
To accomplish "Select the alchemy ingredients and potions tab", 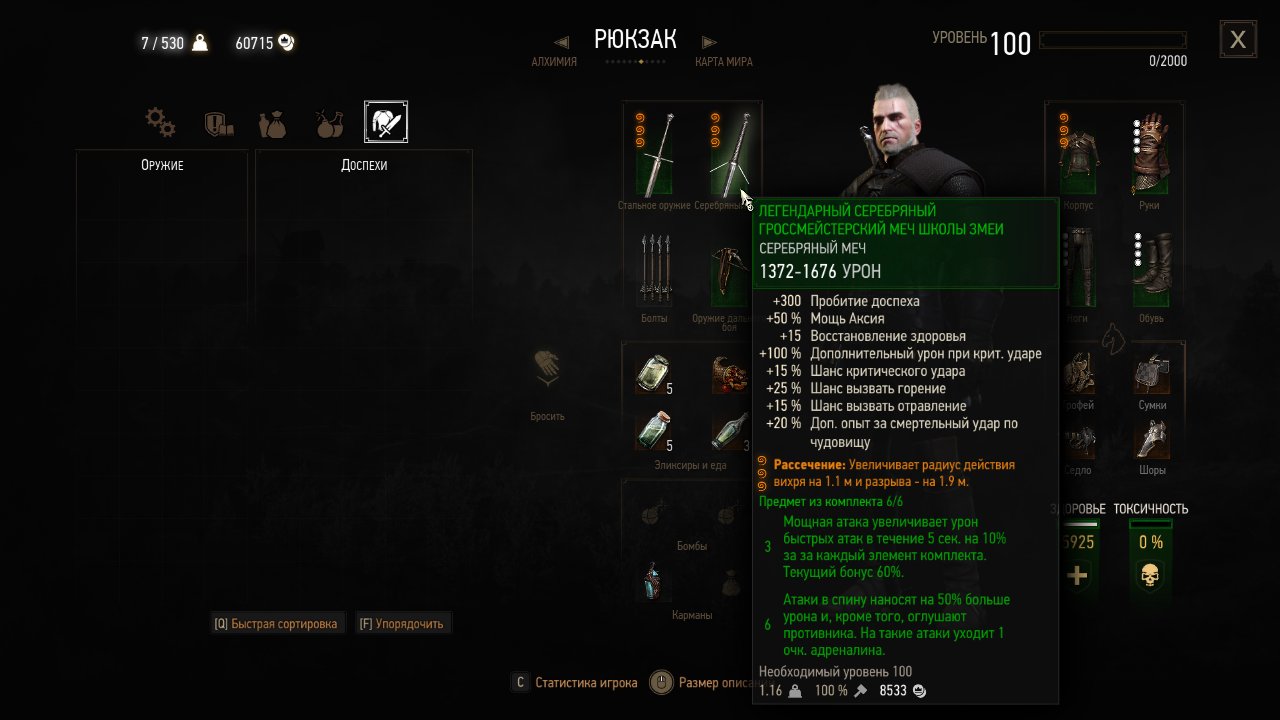I will pyautogui.click(x=329, y=123).
